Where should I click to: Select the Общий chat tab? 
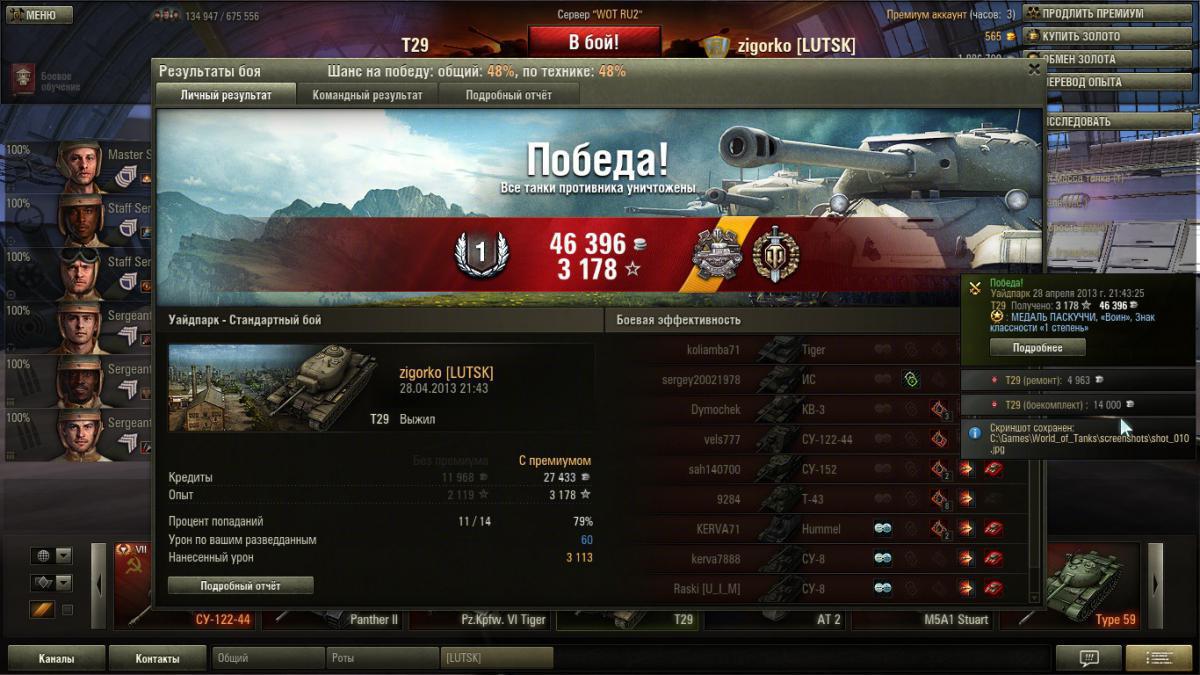click(267, 659)
